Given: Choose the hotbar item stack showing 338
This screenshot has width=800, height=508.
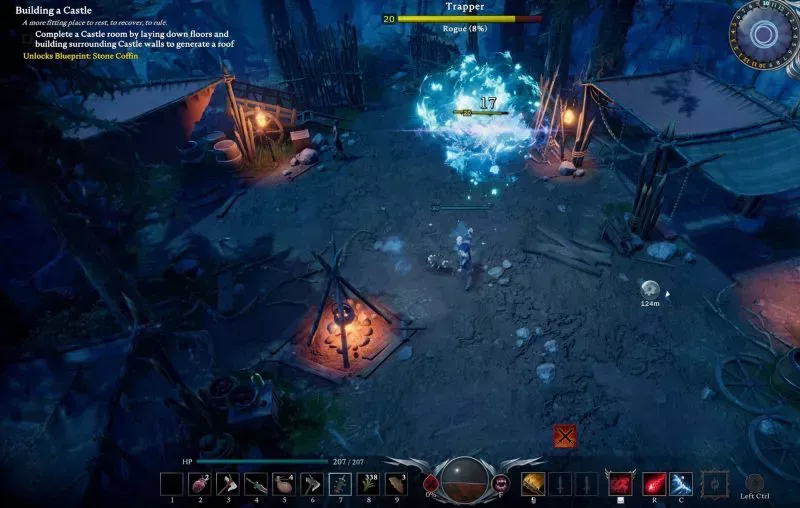Looking at the screenshot, I should tap(368, 485).
